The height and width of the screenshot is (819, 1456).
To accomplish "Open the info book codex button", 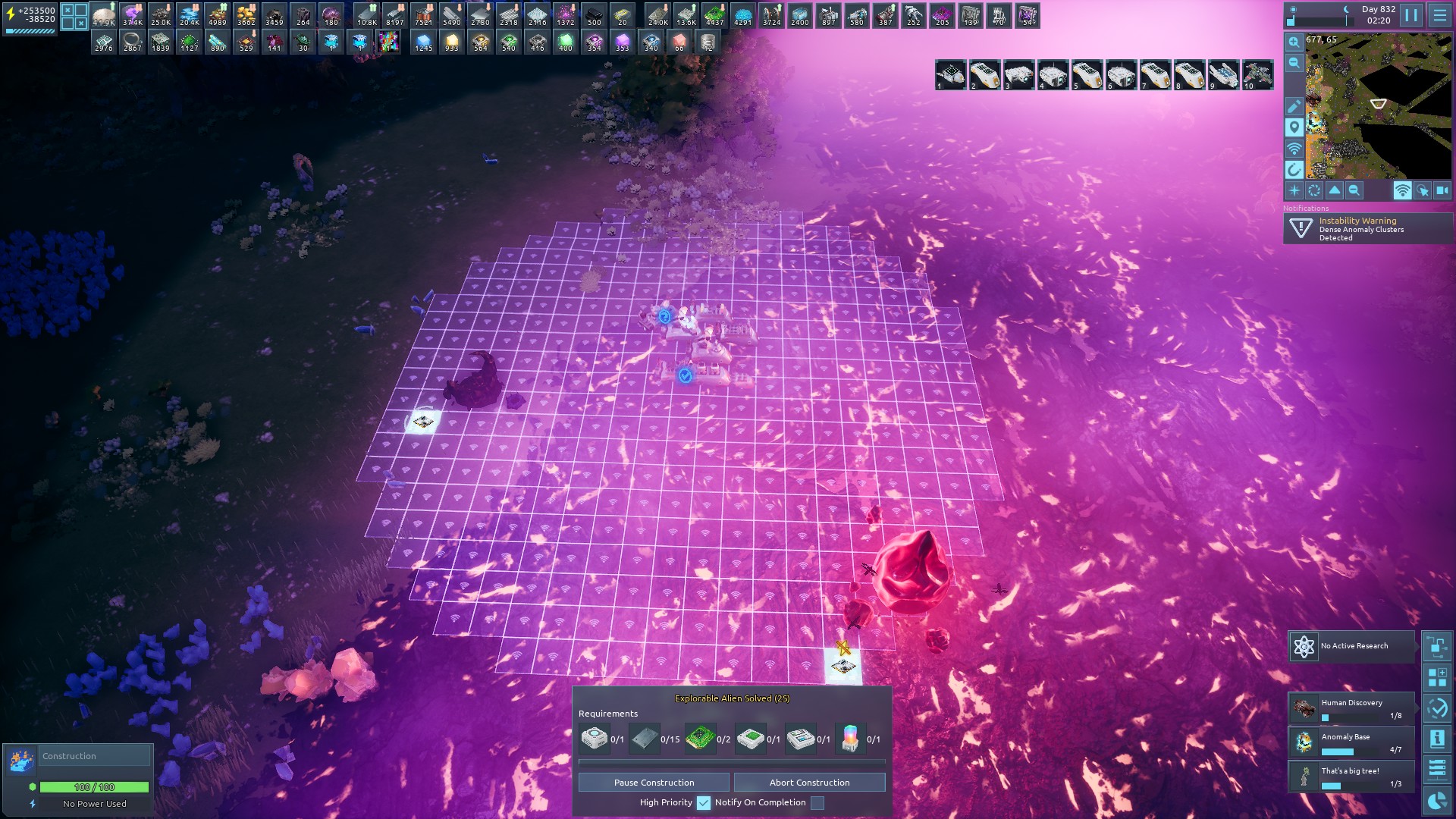I will 1436,738.
